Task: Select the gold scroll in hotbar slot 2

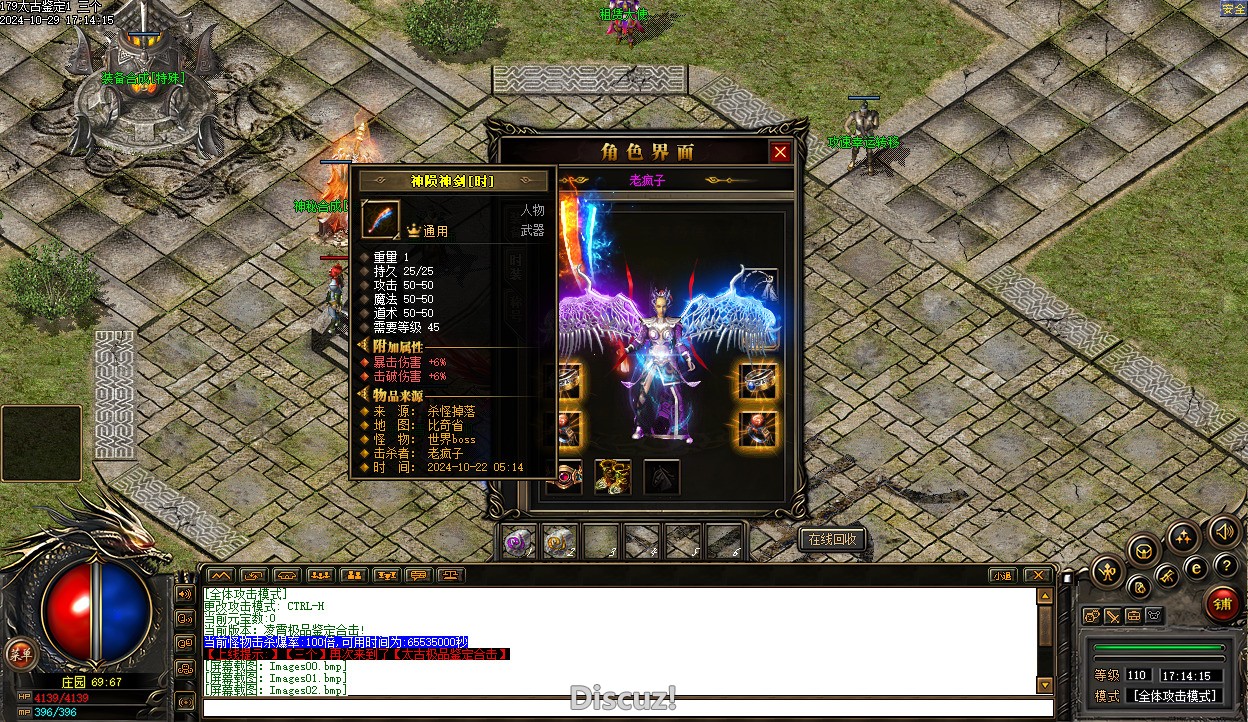Action: click(559, 541)
